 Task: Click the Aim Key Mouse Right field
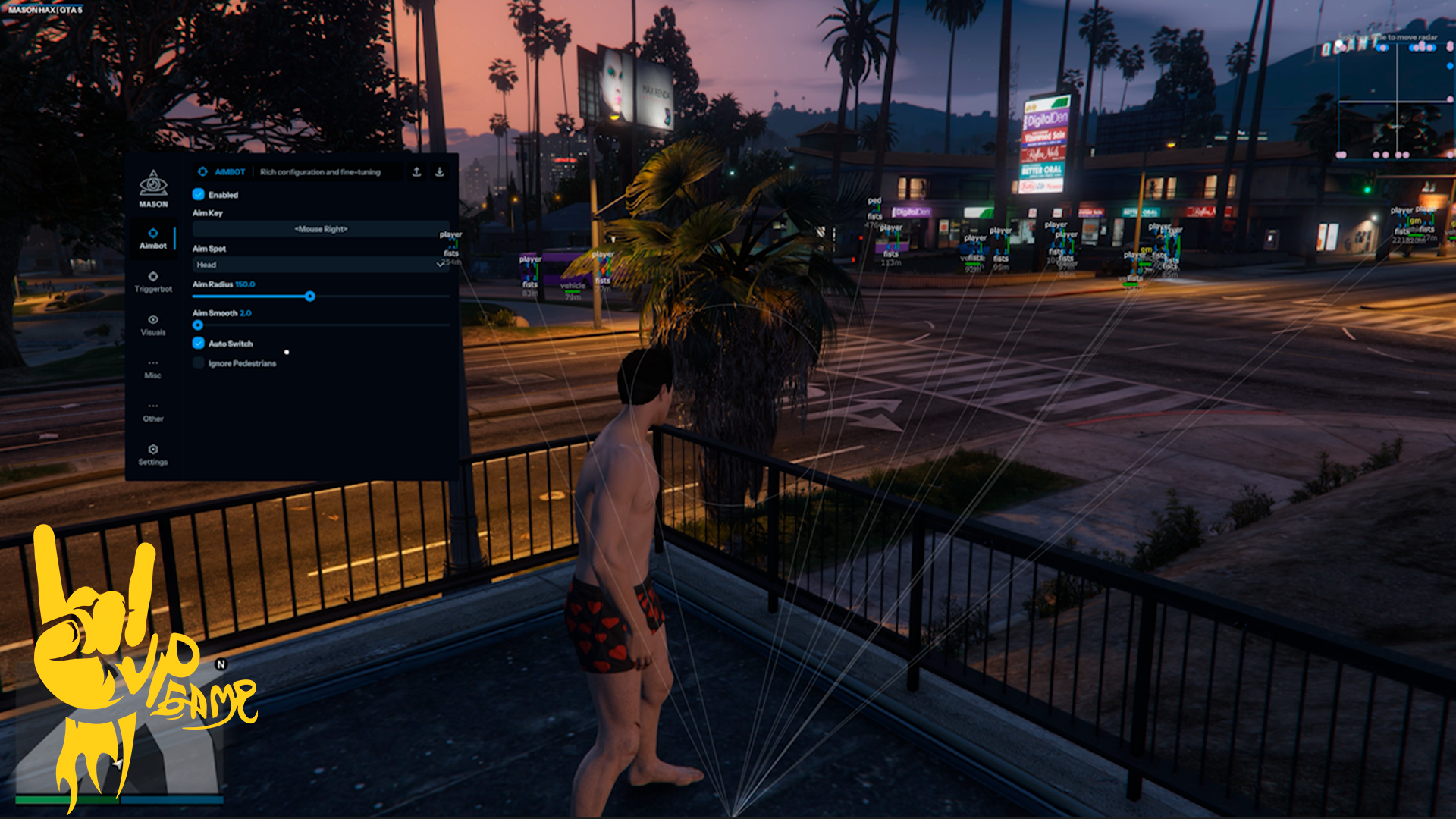321,229
